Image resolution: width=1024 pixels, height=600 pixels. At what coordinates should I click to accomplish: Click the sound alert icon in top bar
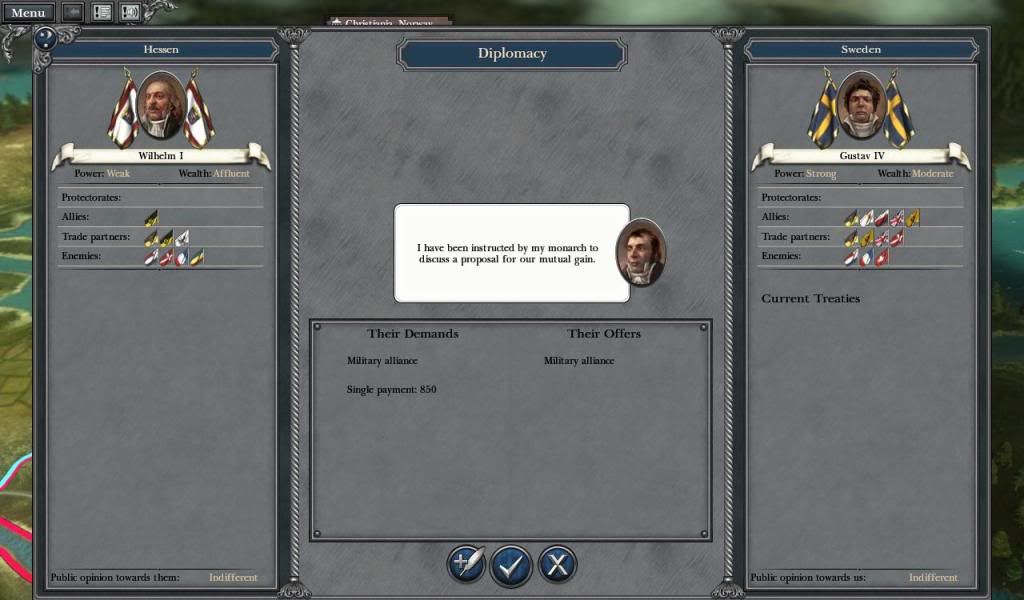(x=130, y=12)
